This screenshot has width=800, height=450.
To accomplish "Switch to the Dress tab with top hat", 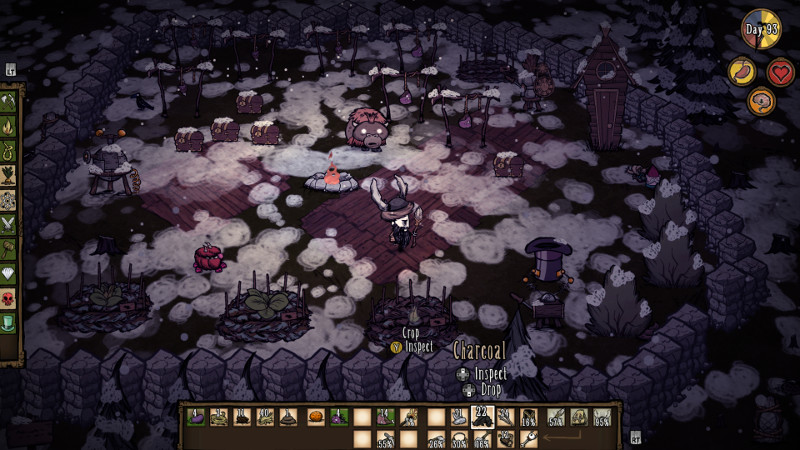I will [10, 320].
